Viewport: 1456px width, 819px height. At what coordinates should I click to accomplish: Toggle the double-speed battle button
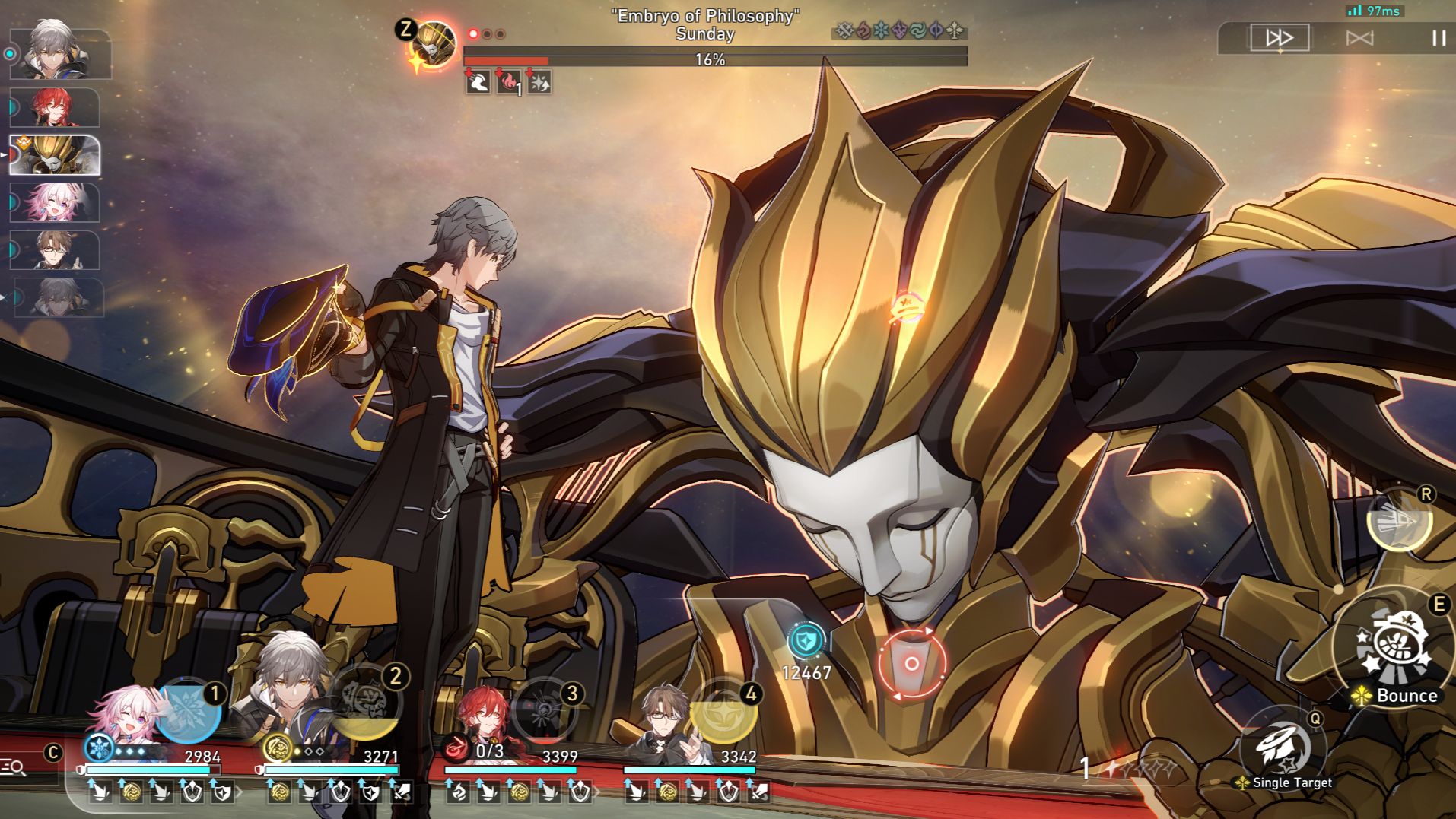tap(1280, 37)
